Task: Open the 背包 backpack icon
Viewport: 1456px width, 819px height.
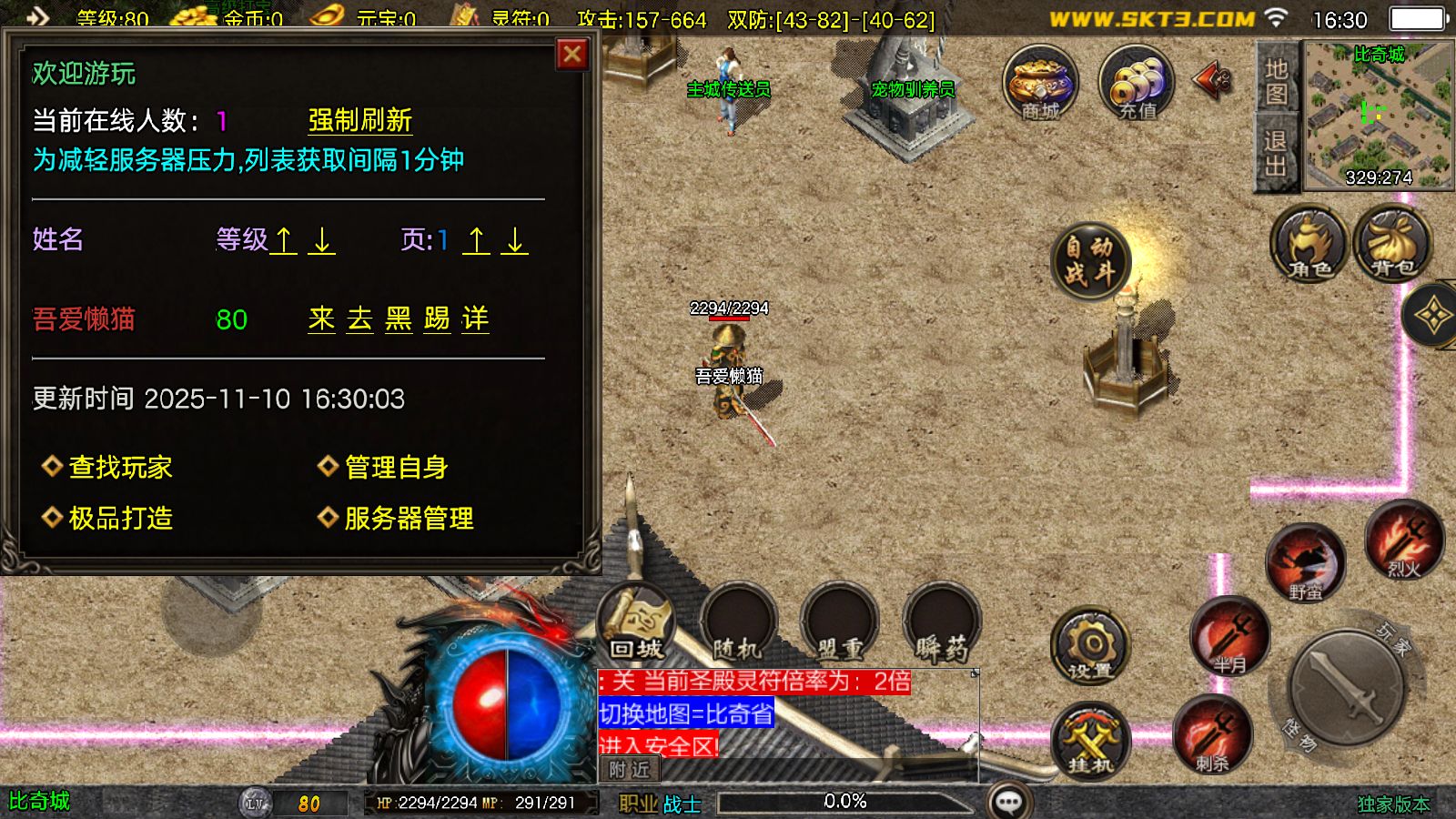Action: (1390, 246)
